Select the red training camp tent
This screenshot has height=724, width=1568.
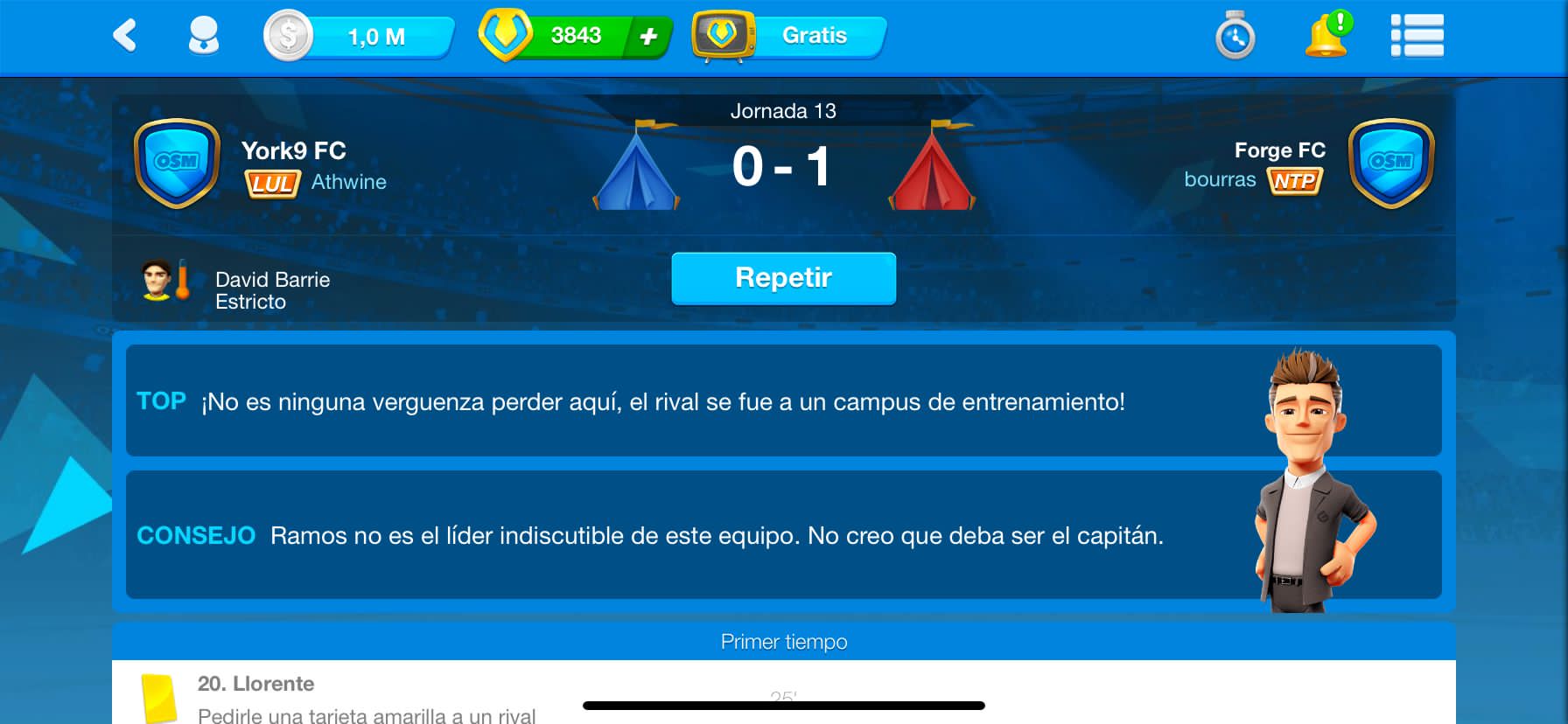tap(932, 168)
